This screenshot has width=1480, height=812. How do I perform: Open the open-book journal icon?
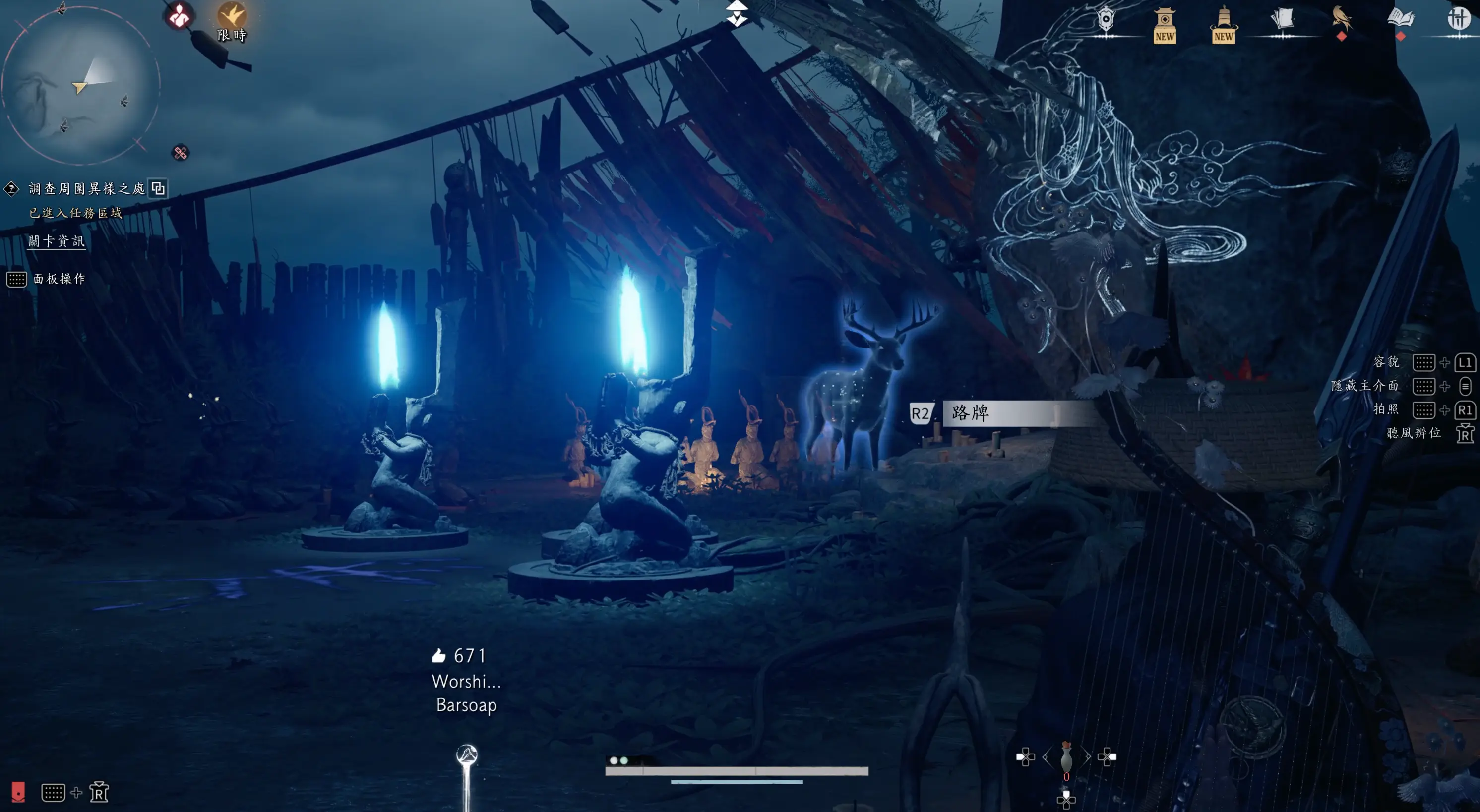pyautogui.click(x=1400, y=19)
